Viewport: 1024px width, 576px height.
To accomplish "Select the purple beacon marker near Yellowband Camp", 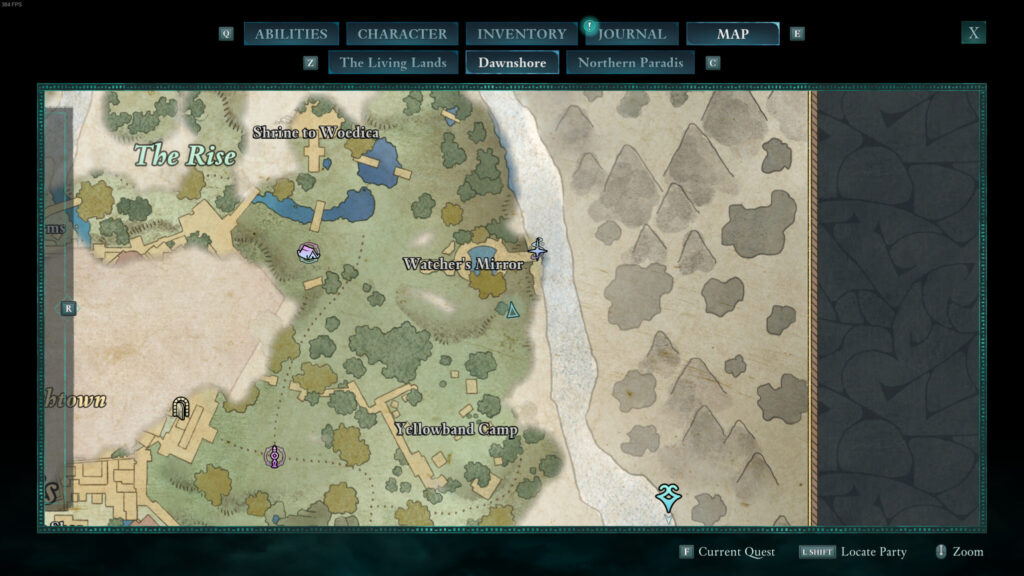I will click(275, 457).
